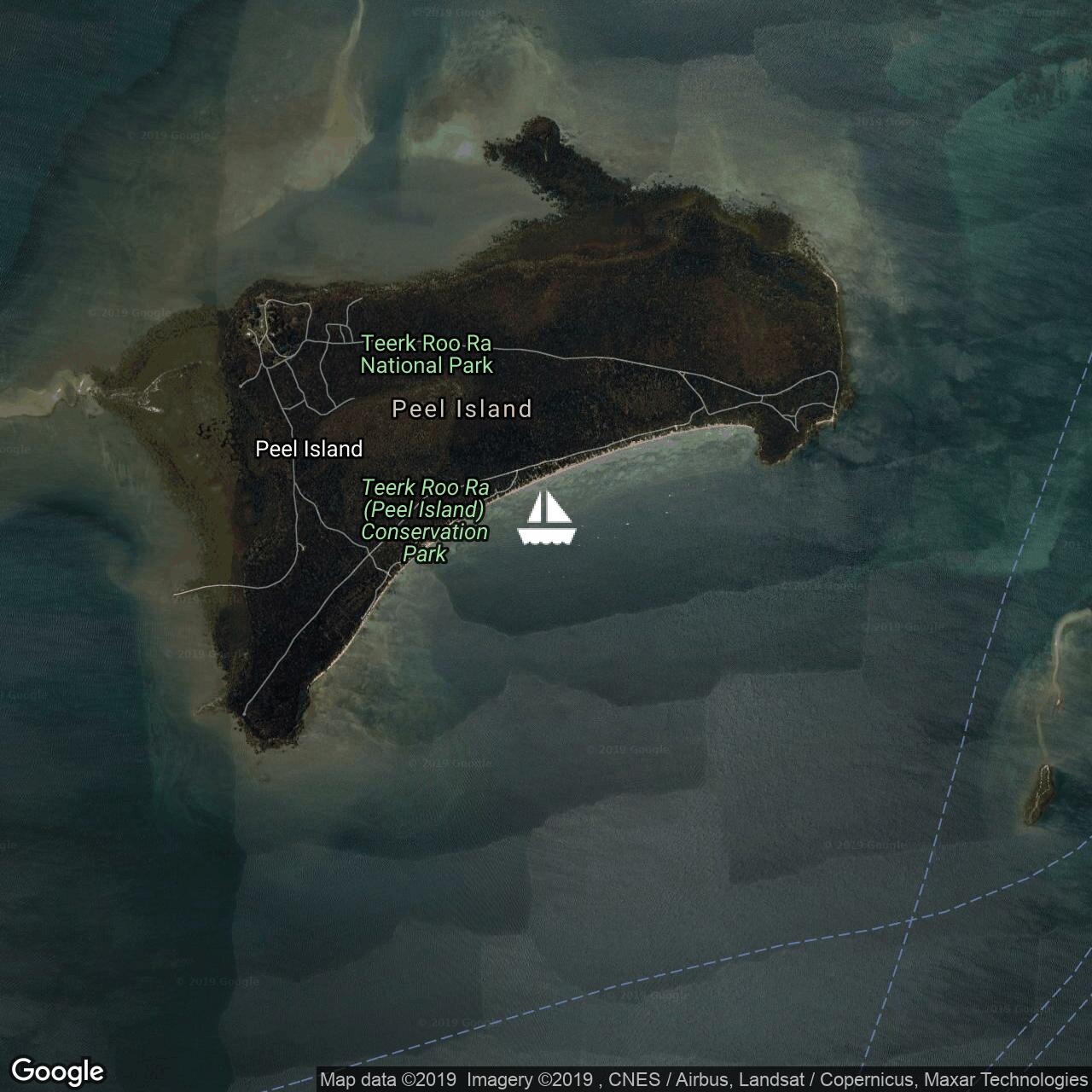Click the Teerk Roo Ra National Park label
This screenshot has width=1092, height=1092.
tap(427, 355)
